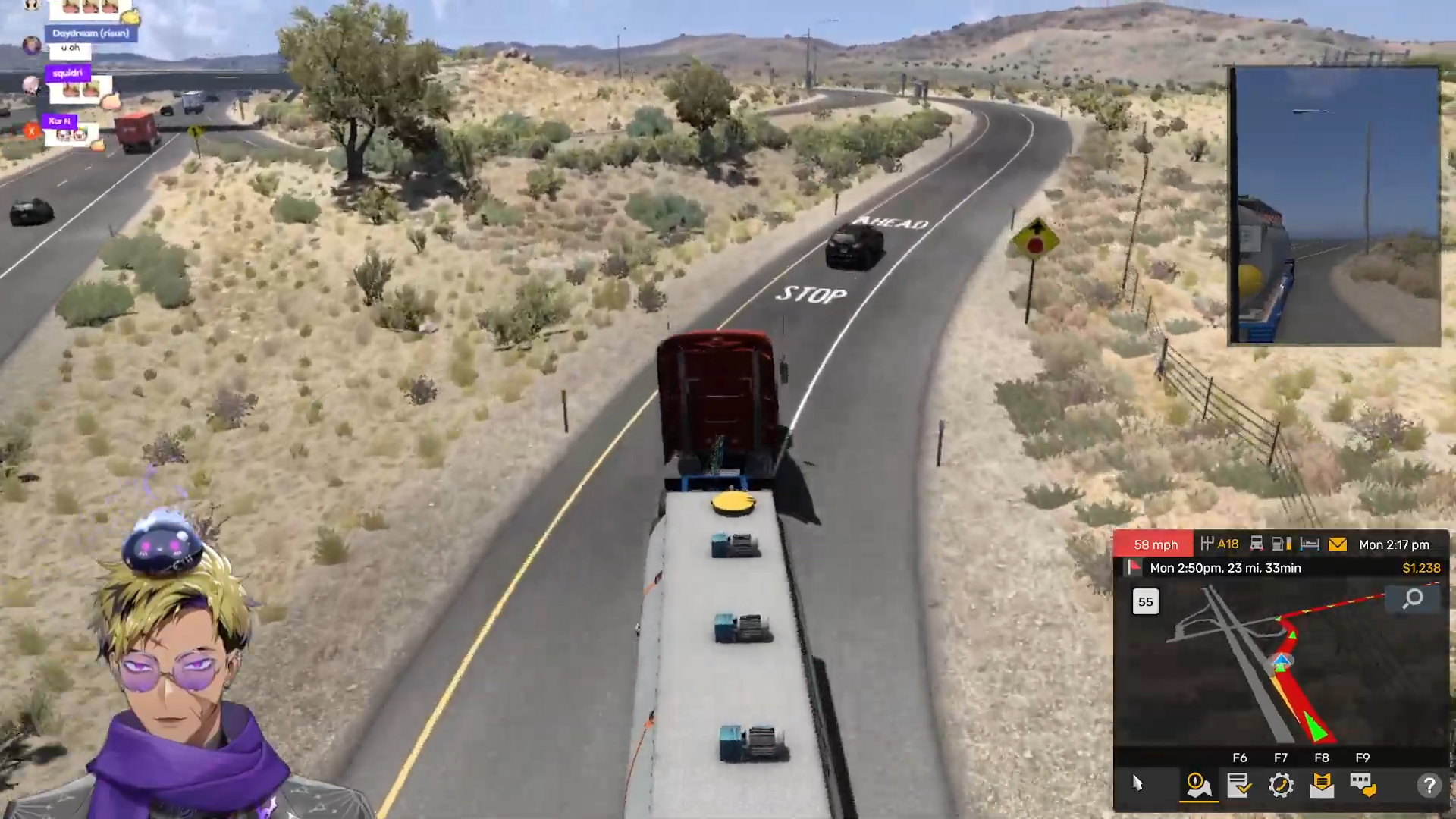Show the mail messages tab

[x=1322, y=785]
